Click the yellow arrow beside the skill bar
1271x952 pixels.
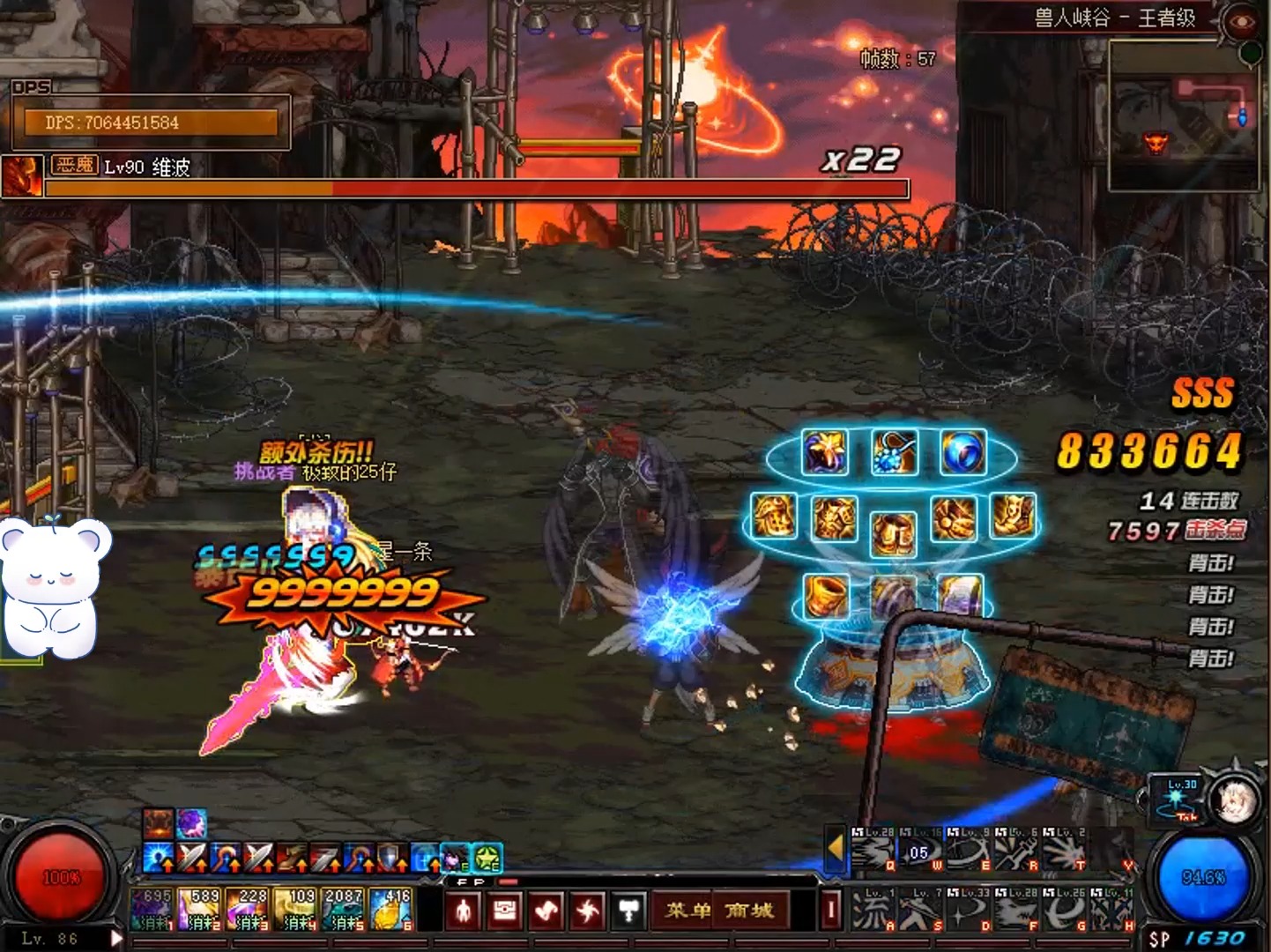[x=835, y=848]
